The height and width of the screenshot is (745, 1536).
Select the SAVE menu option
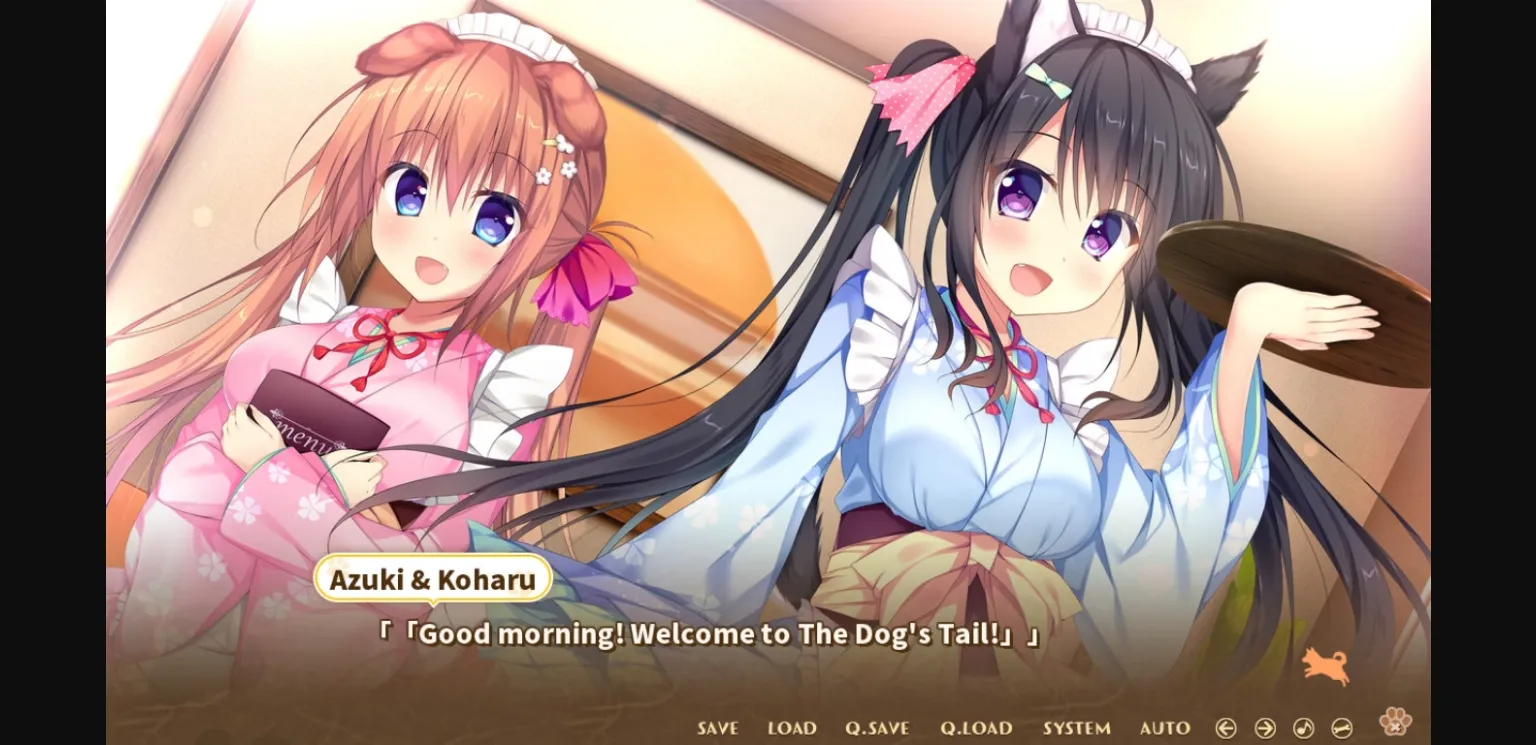[x=716, y=728]
